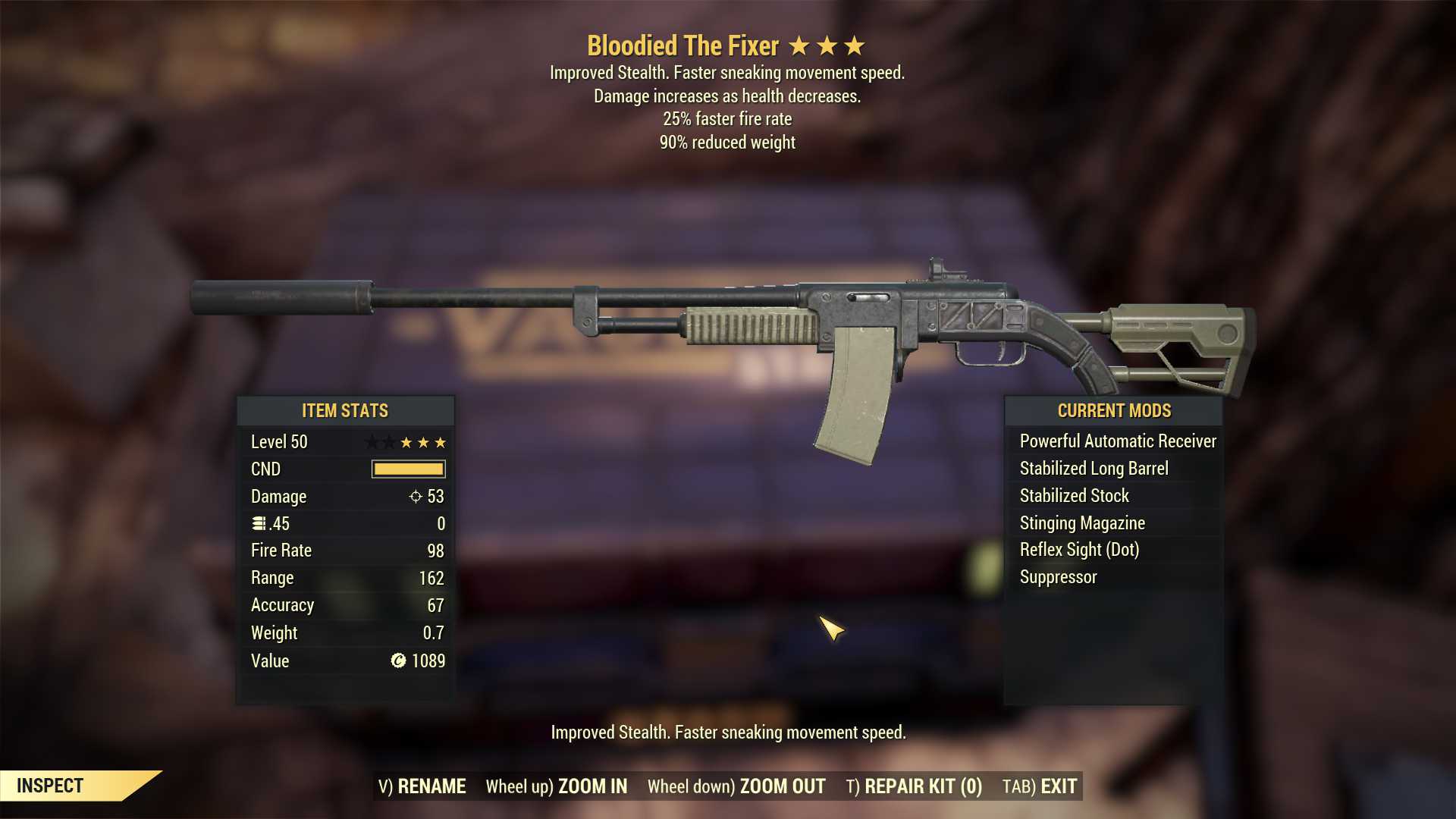
Task: Rename the Bloodied Fixer weapon
Action: click(x=422, y=786)
